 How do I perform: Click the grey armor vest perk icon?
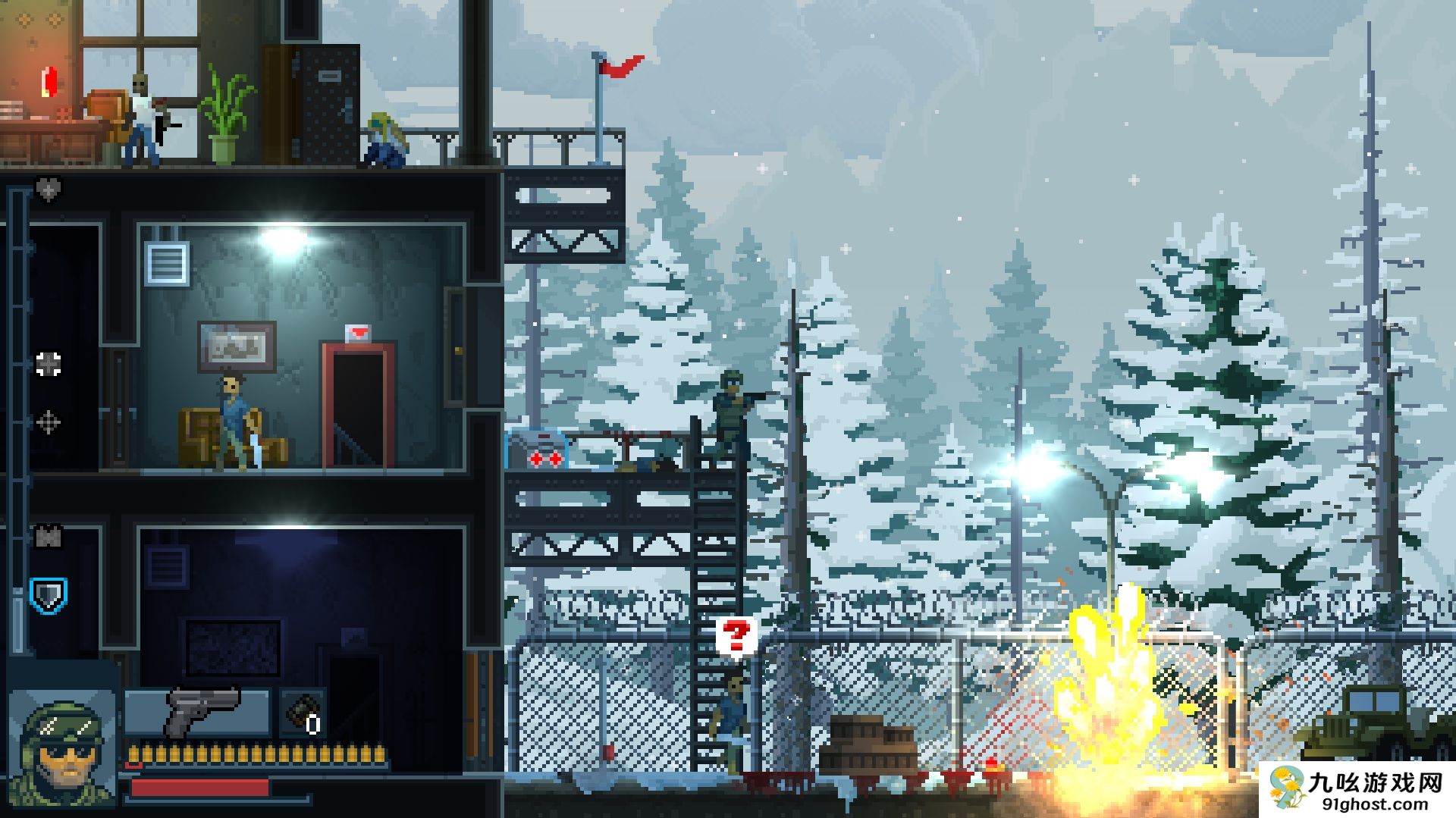pos(49,537)
